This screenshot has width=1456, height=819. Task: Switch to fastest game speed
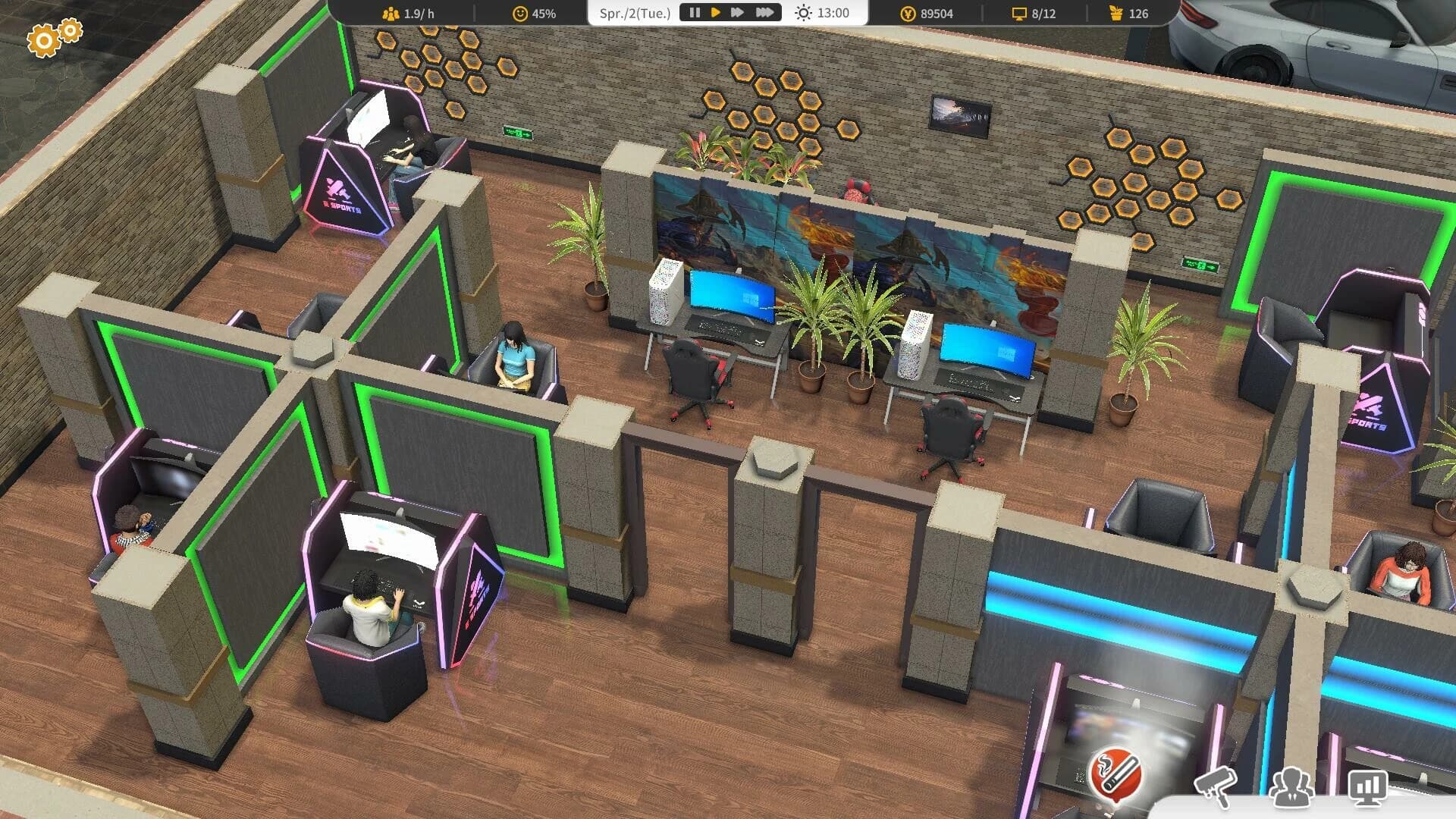(764, 12)
